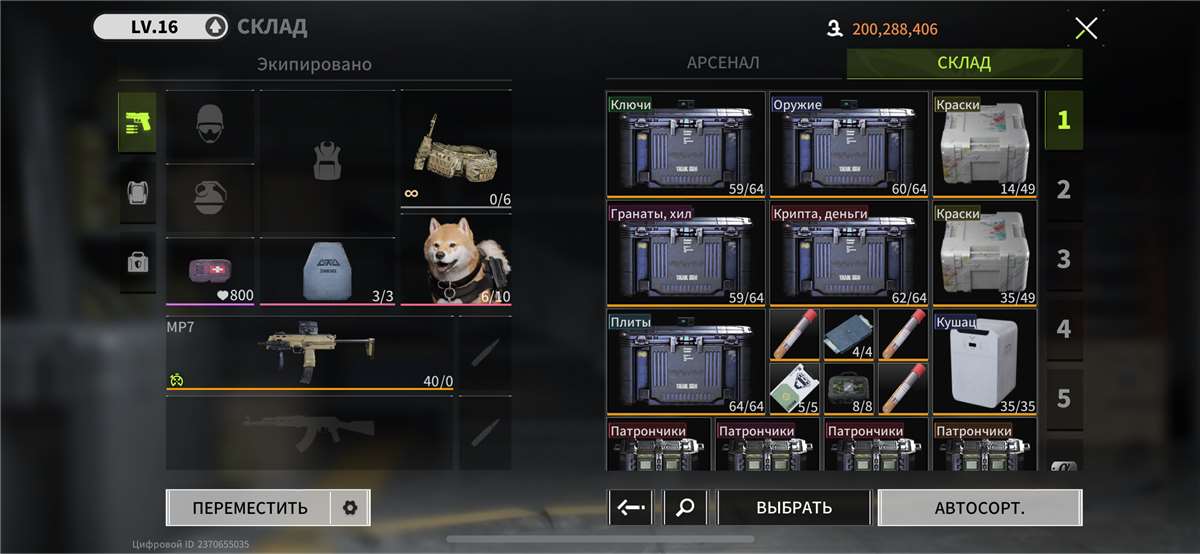Open the Оружие storage case
Image resolution: width=1200 pixels, height=554 pixels.
[x=850, y=145]
